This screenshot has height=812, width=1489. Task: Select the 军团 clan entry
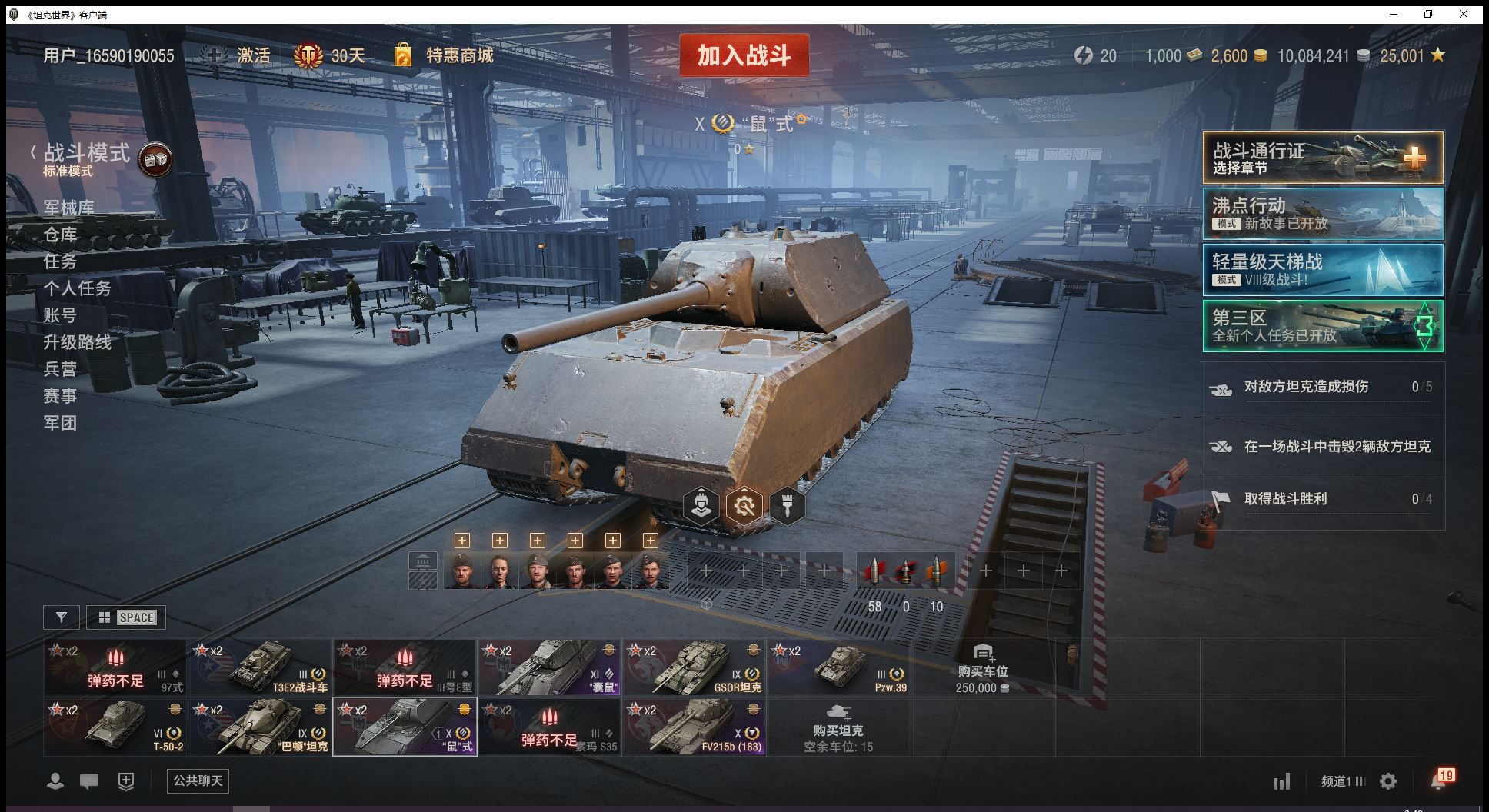click(60, 423)
